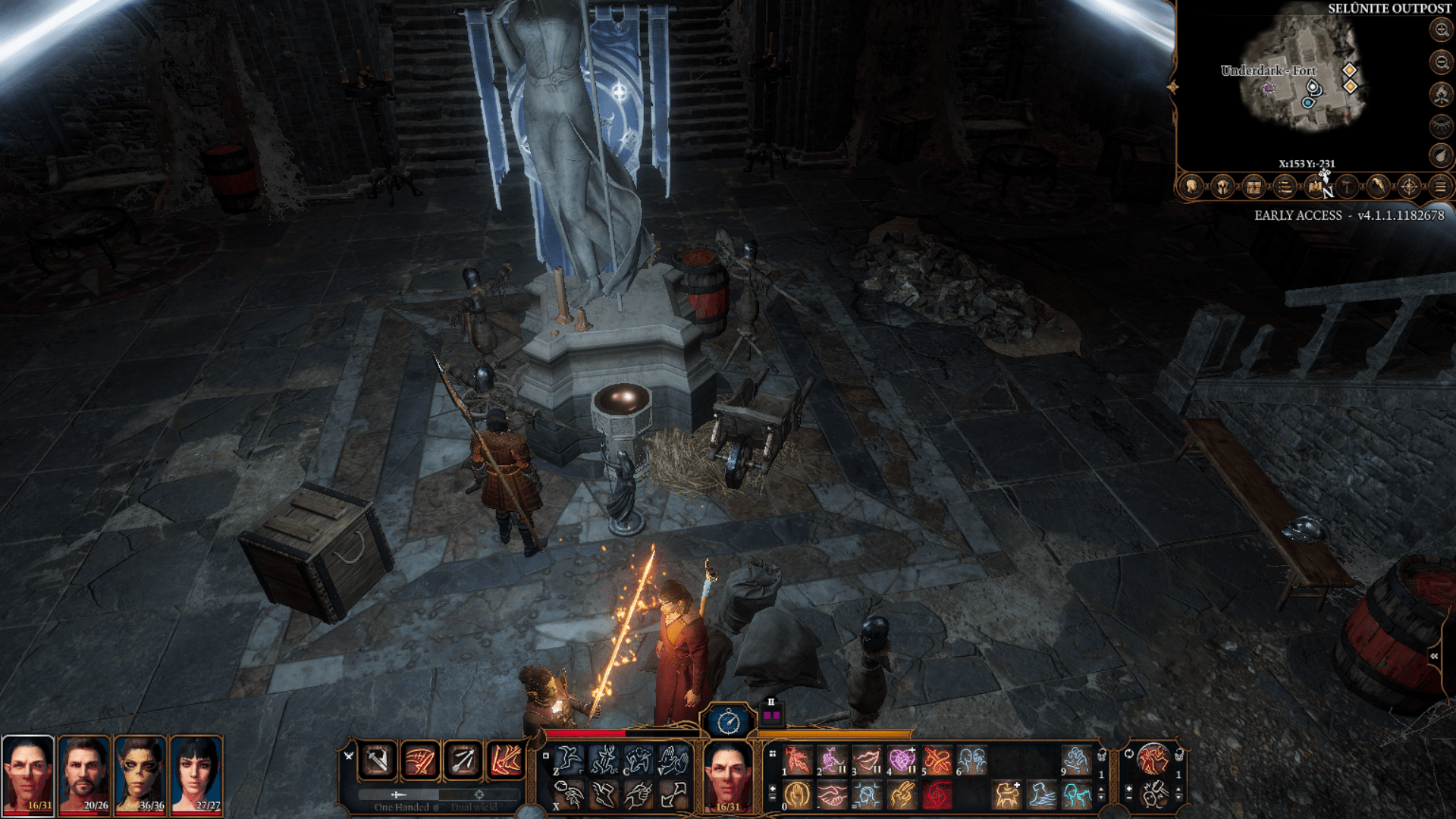Activate the orange hand spell in slot 0
The width and height of the screenshot is (1456, 819).
tap(797, 795)
